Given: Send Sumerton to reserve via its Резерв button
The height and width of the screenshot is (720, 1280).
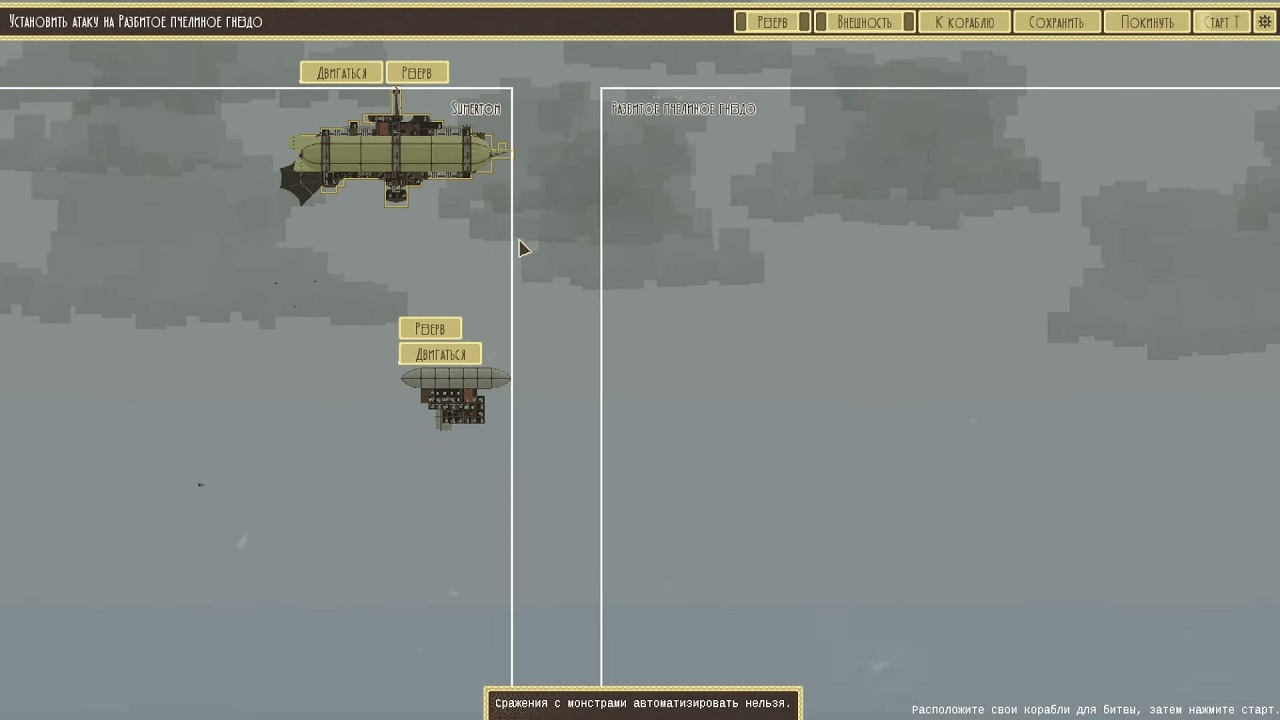Looking at the screenshot, I should click(417, 71).
